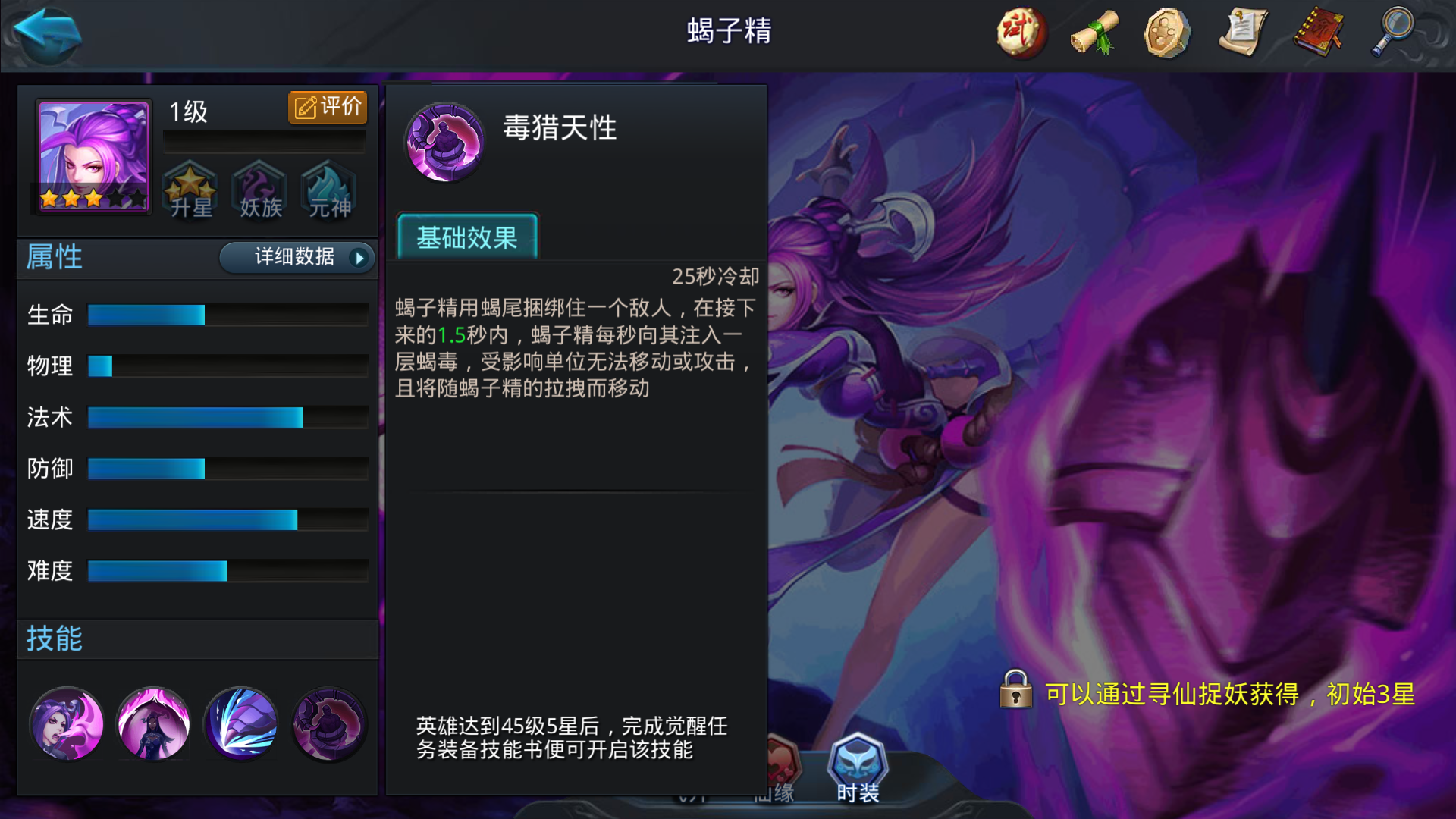Open 详细数据 detailed stats
Screen dimensions: 1456x819
coord(294,258)
